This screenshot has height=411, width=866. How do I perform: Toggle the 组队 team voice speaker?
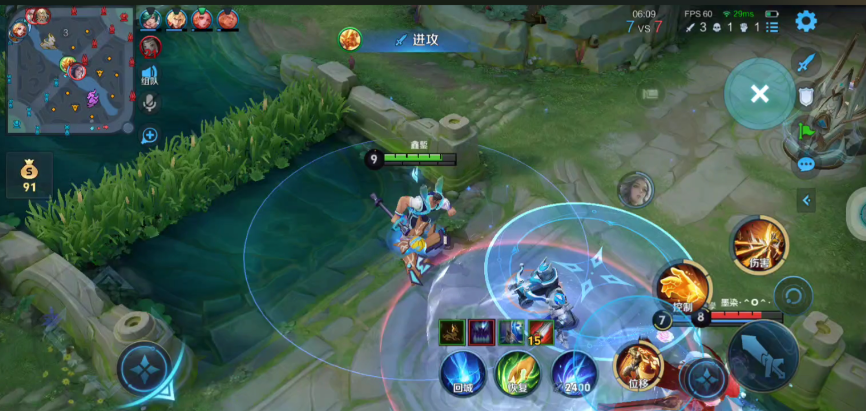click(x=150, y=75)
